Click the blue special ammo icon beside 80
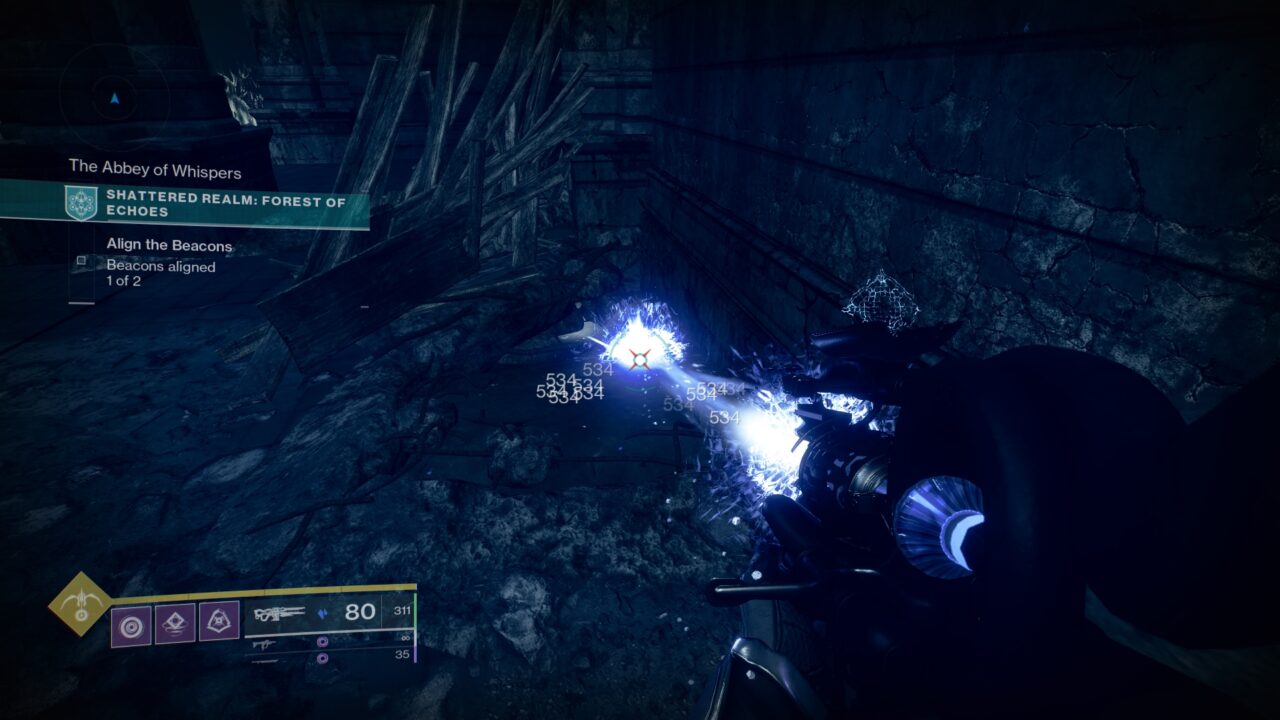 click(x=323, y=614)
